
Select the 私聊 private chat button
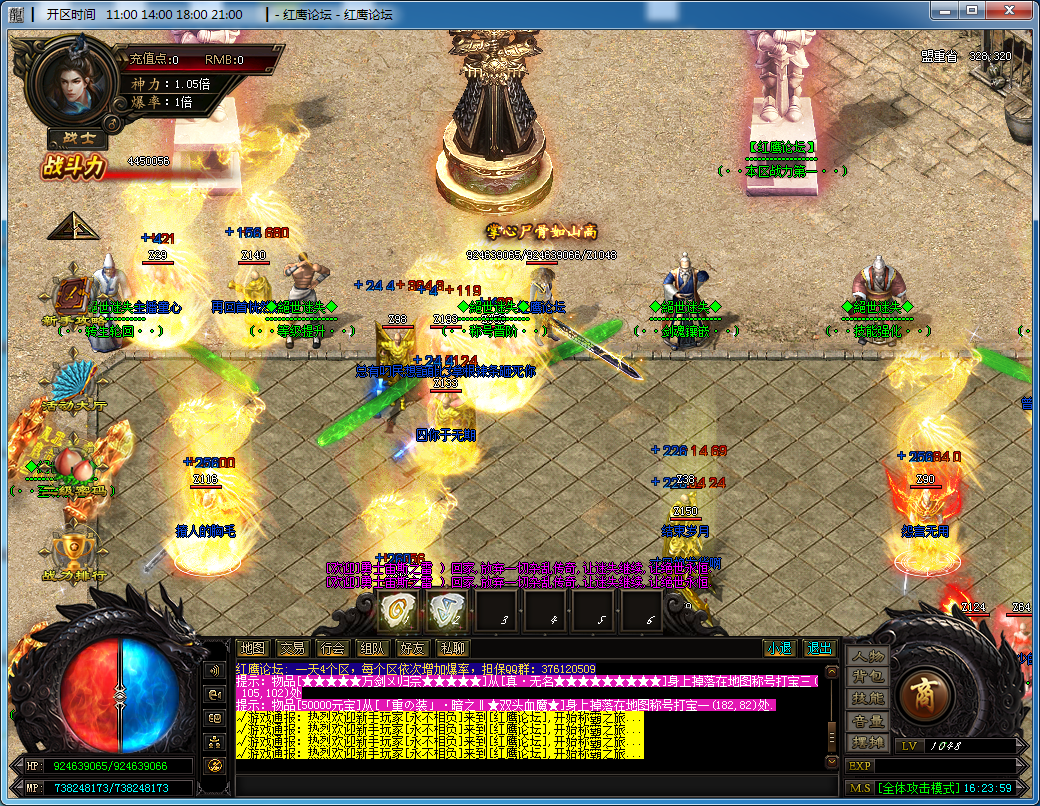(x=452, y=648)
